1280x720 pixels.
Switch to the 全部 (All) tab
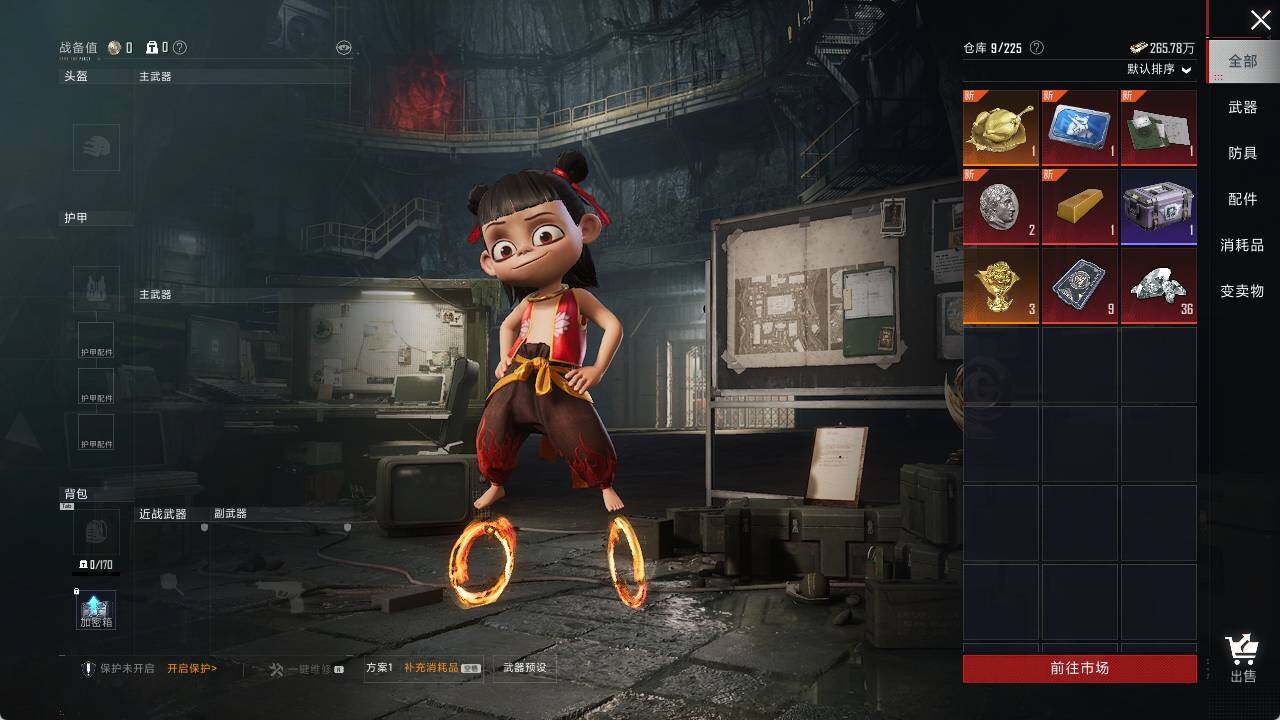[x=1243, y=61]
